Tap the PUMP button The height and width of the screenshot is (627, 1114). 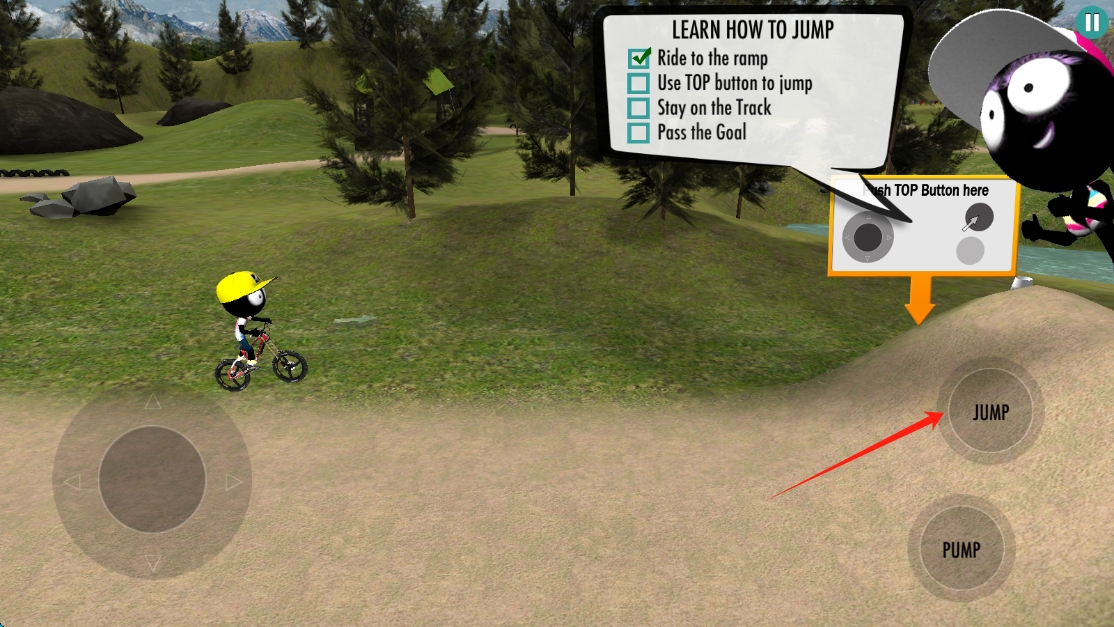click(x=961, y=549)
